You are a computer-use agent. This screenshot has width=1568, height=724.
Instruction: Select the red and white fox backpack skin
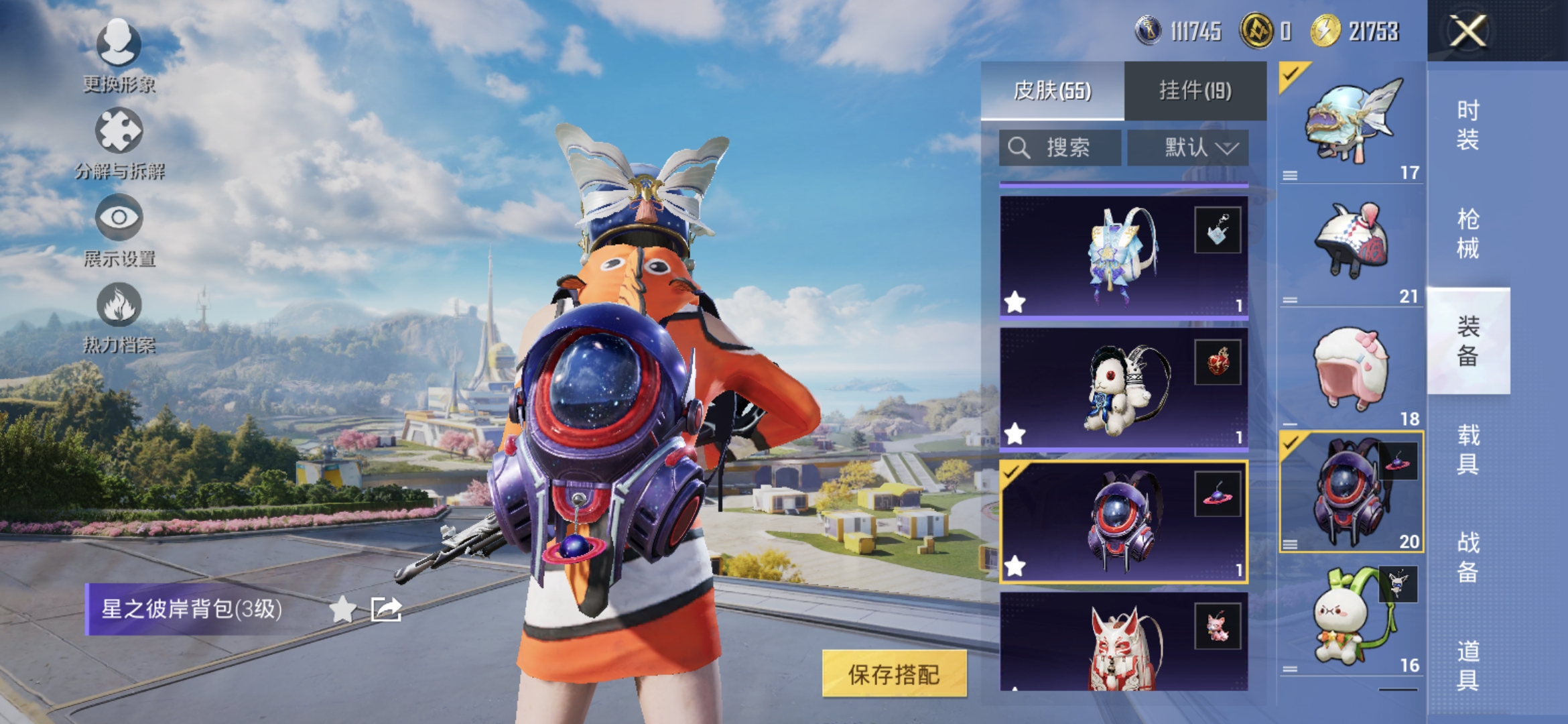(1123, 642)
